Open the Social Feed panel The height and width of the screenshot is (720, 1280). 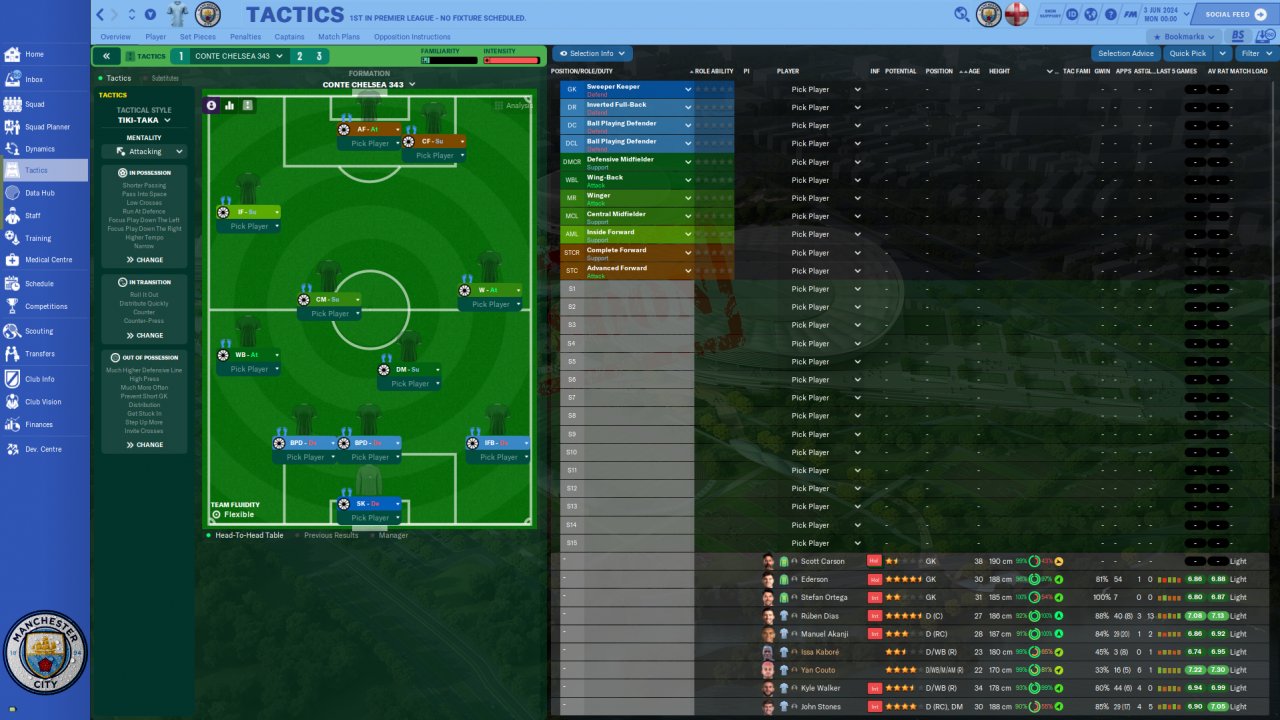[1231, 14]
